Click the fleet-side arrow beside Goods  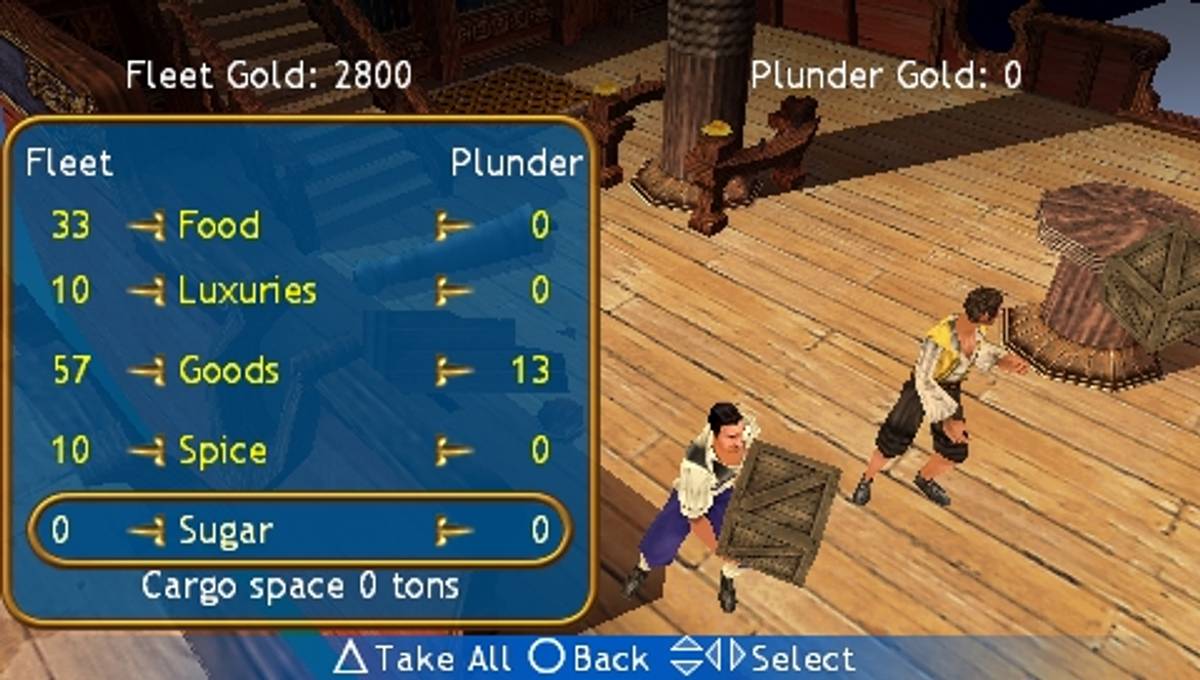point(147,372)
